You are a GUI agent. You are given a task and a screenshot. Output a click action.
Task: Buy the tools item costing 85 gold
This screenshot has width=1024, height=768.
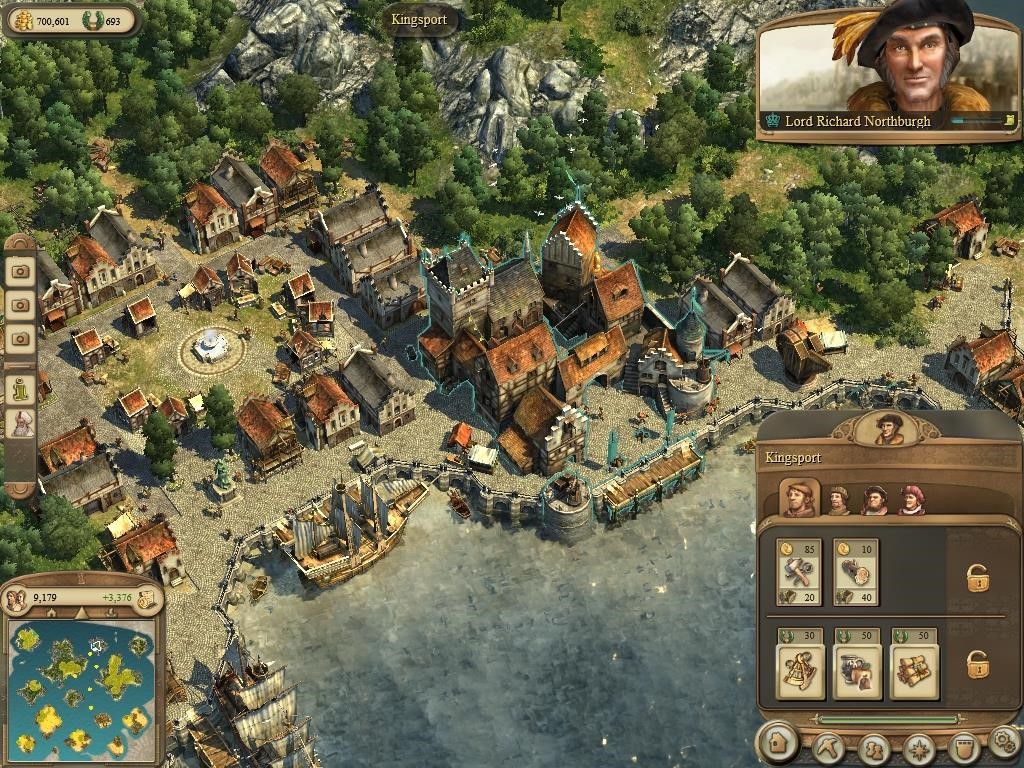[799, 574]
